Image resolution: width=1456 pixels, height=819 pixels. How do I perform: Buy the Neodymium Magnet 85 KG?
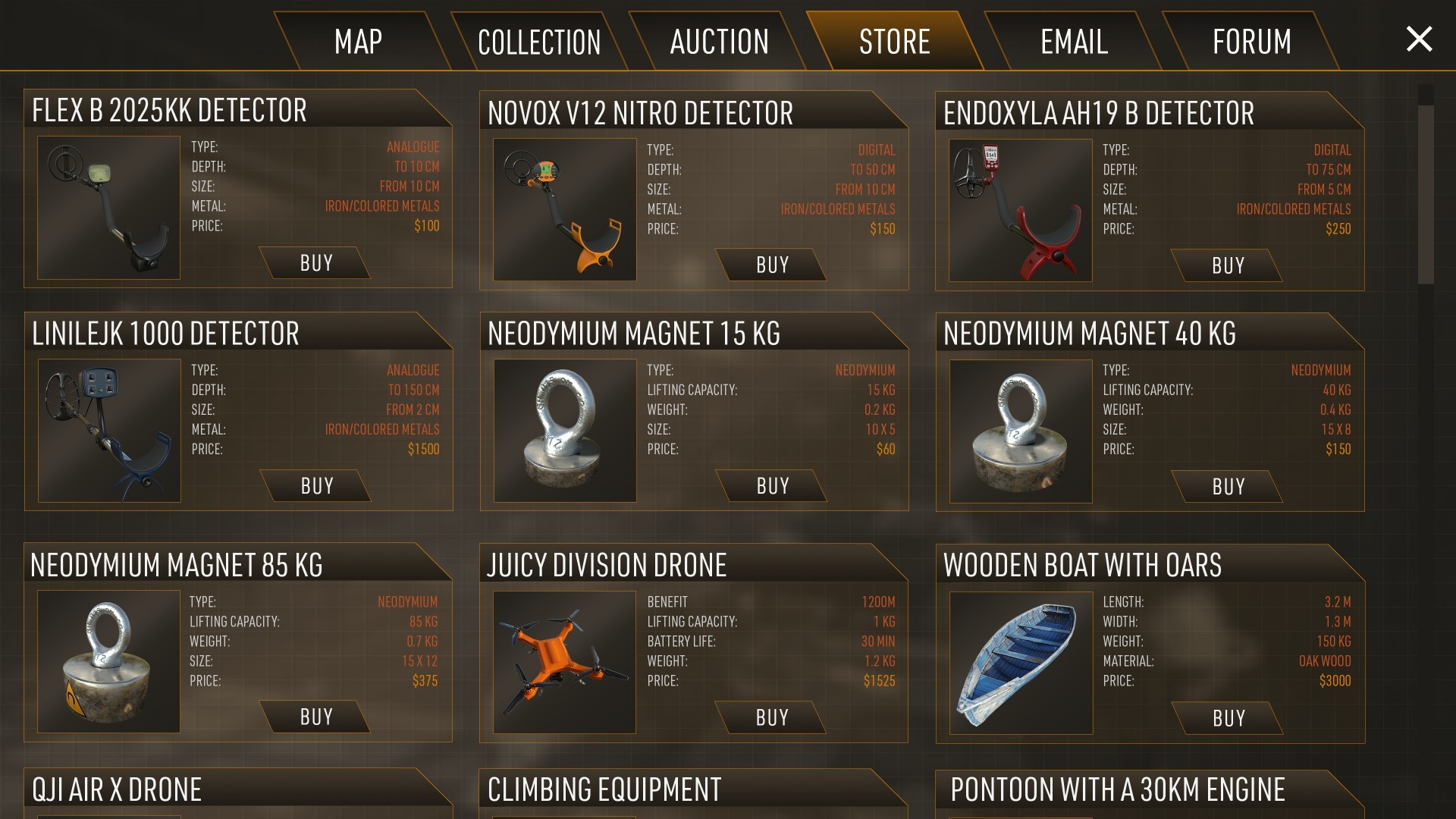[315, 717]
